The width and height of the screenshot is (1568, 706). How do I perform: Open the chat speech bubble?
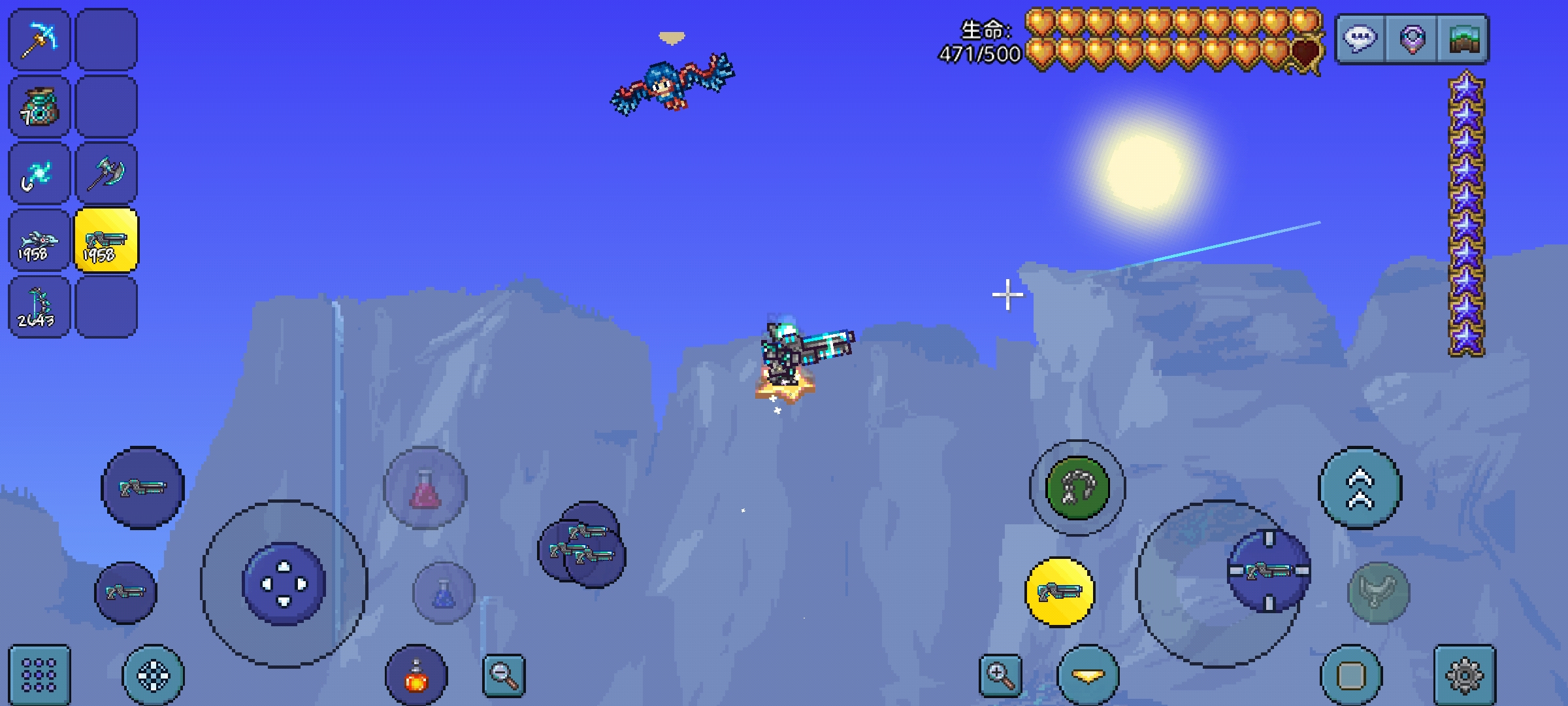coord(1361,39)
